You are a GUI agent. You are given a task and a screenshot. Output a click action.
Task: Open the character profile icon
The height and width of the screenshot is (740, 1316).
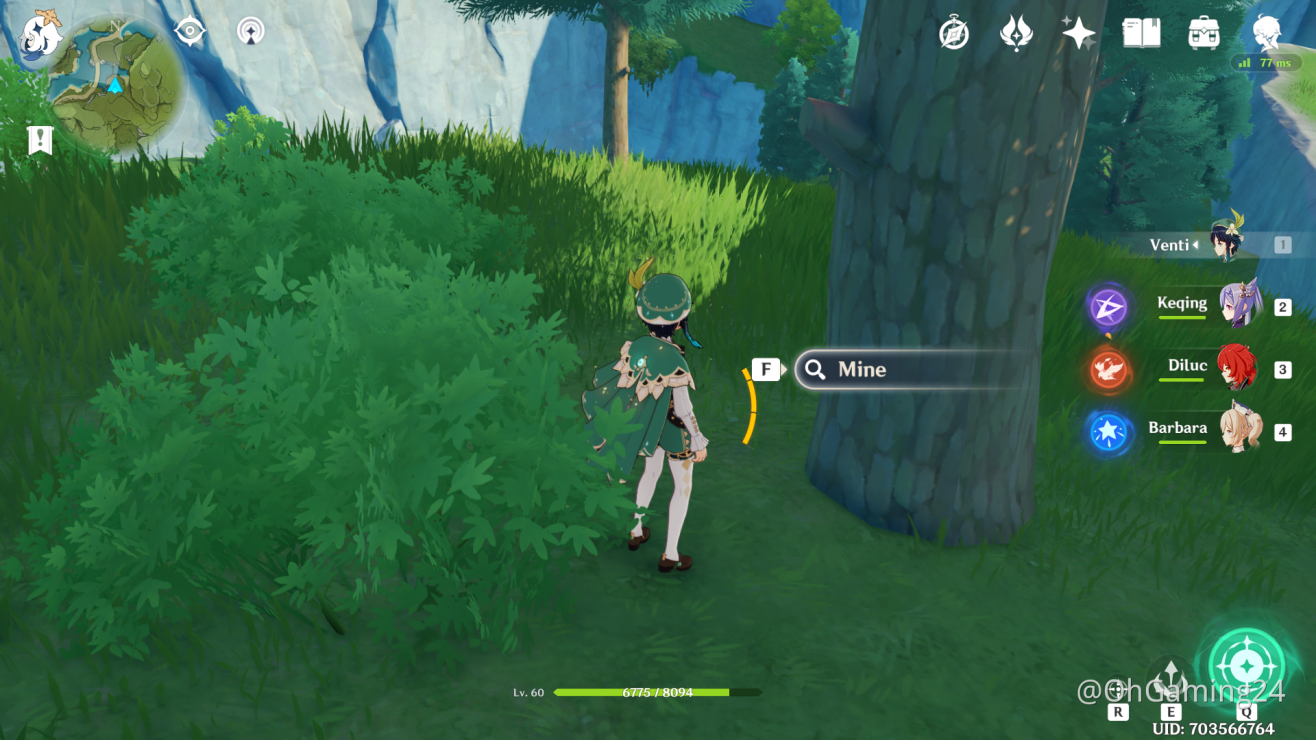click(1268, 32)
